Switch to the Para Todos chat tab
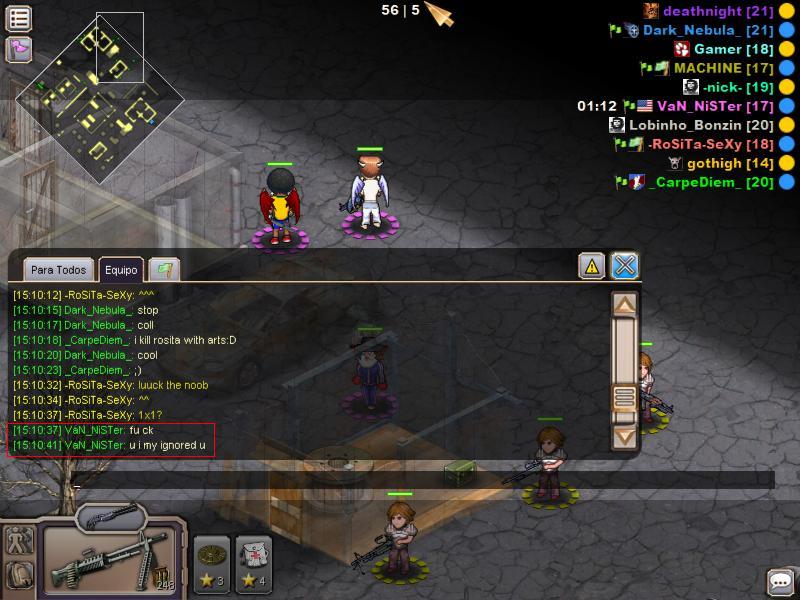803x600 pixels. point(58,270)
